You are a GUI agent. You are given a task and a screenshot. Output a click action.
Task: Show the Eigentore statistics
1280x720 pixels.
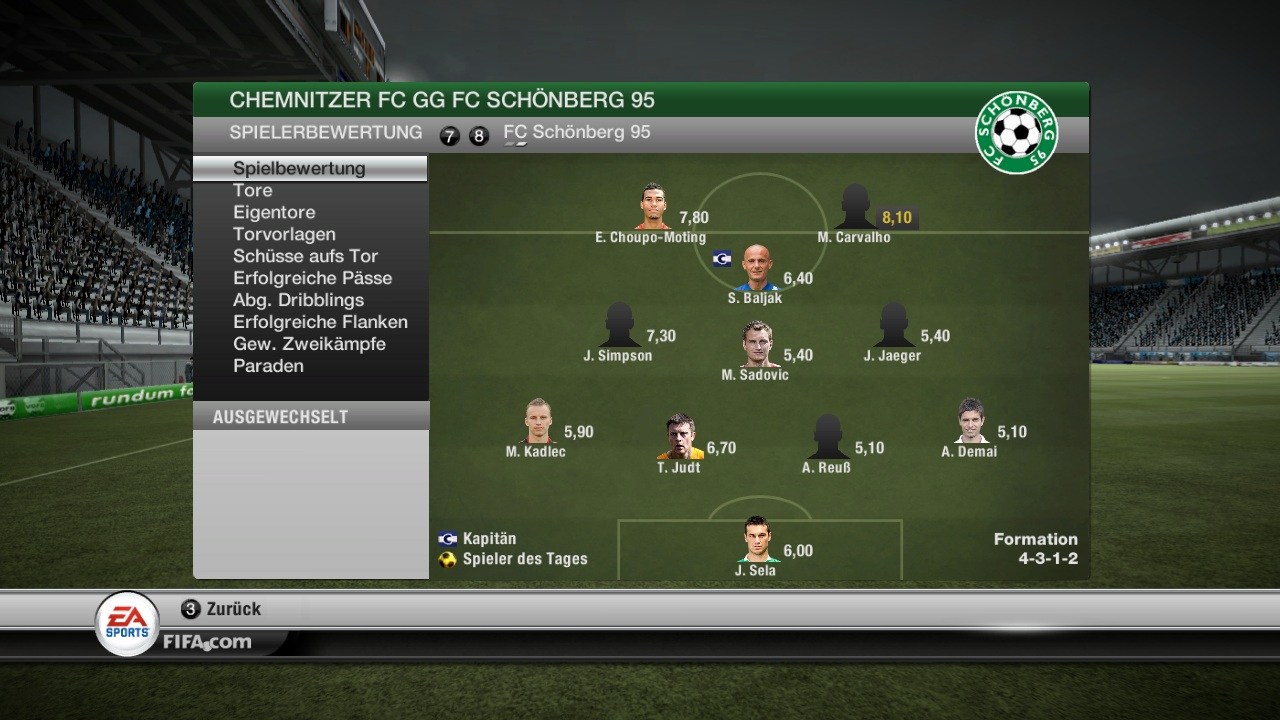pos(274,212)
